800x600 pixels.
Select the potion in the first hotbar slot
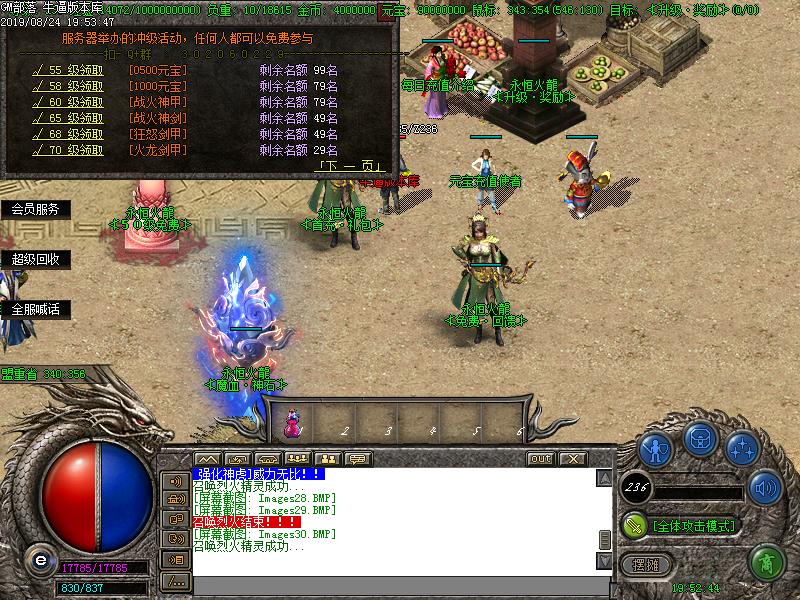point(294,424)
